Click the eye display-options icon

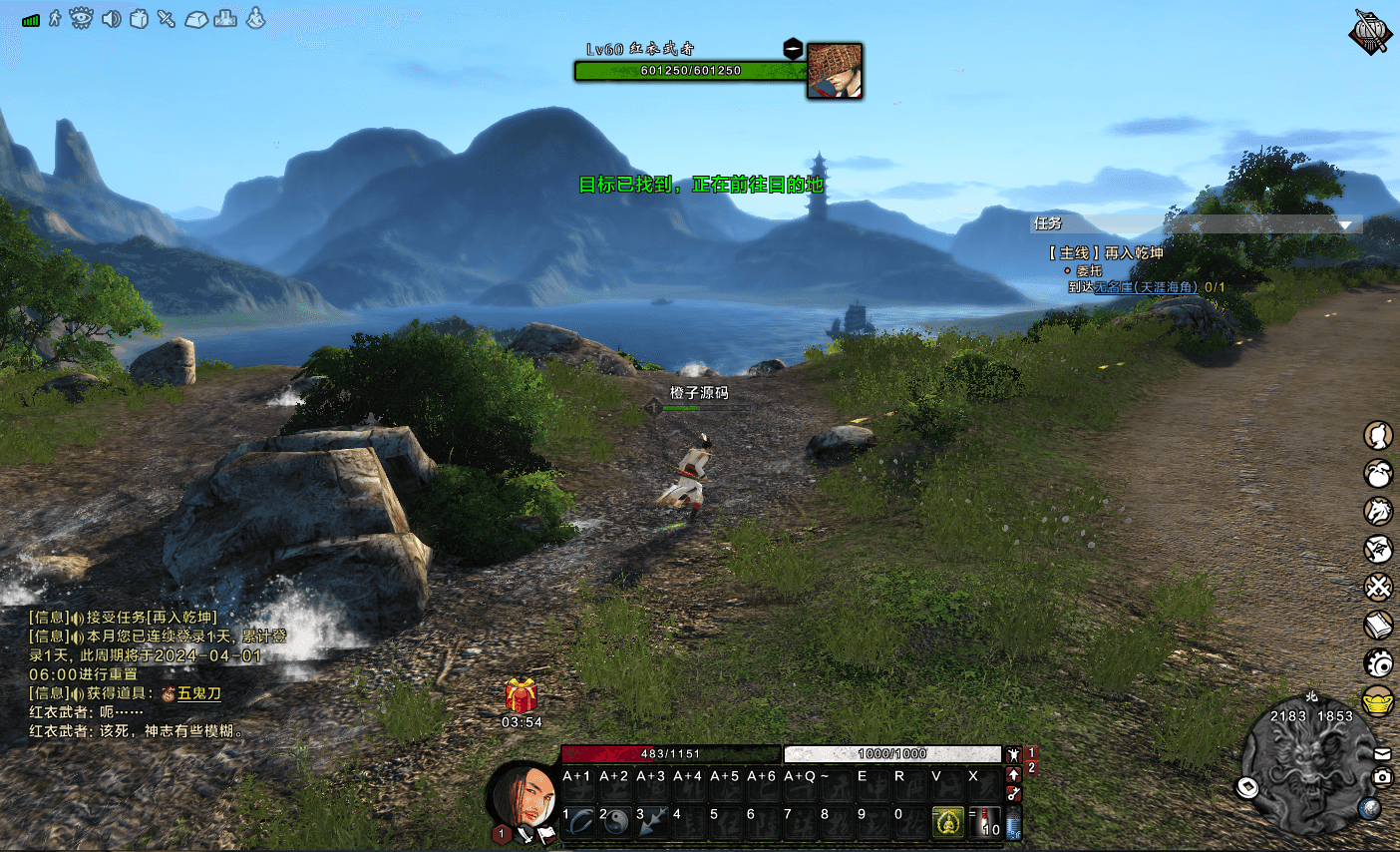click(81, 18)
